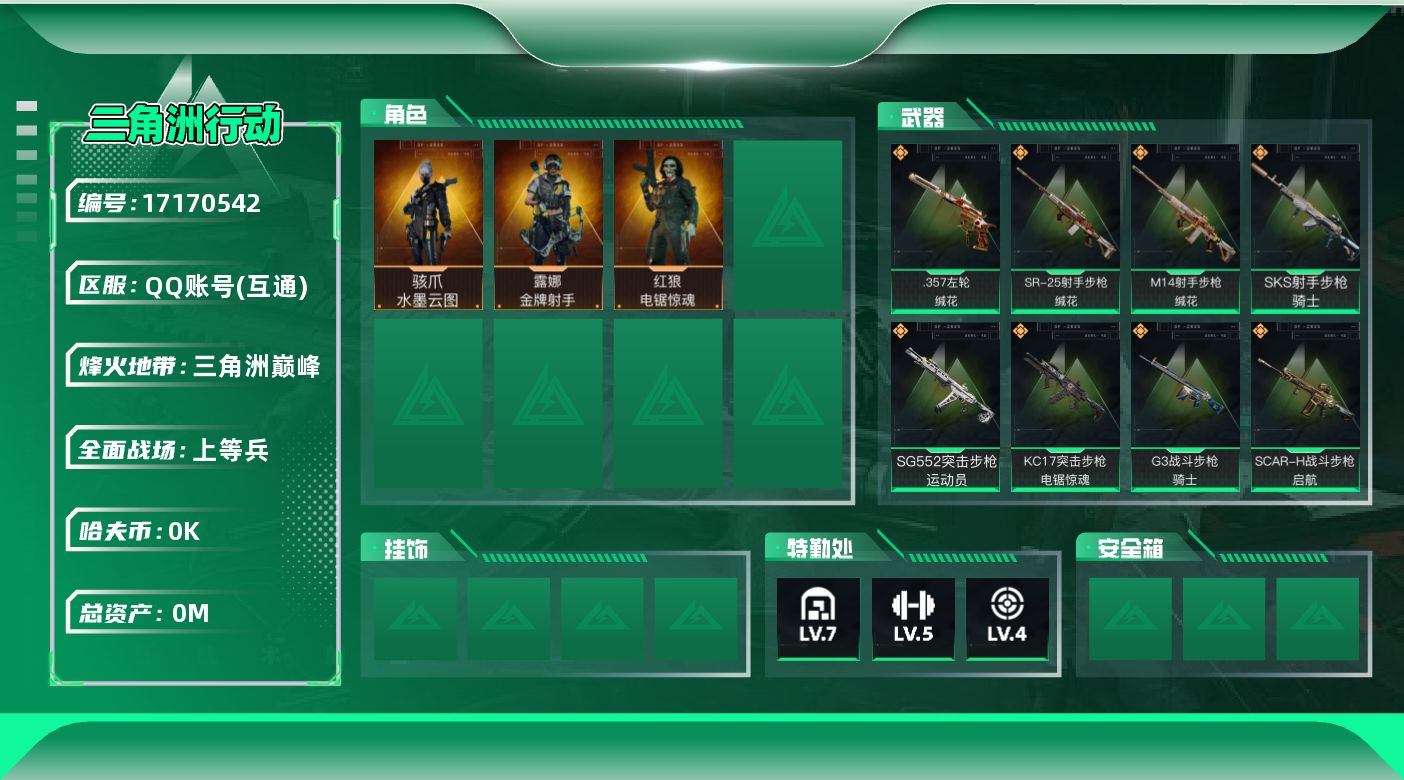The image size is (1404, 780).
Task: Open the KC17突击步枪 电锯惊魂 weapon card
Action: [1065, 406]
